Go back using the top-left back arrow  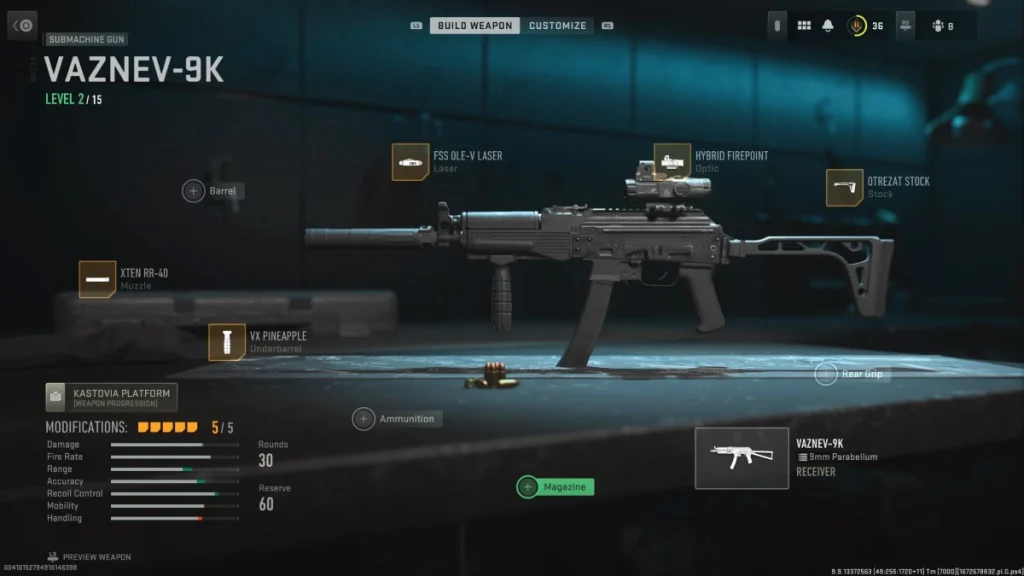click(23, 25)
